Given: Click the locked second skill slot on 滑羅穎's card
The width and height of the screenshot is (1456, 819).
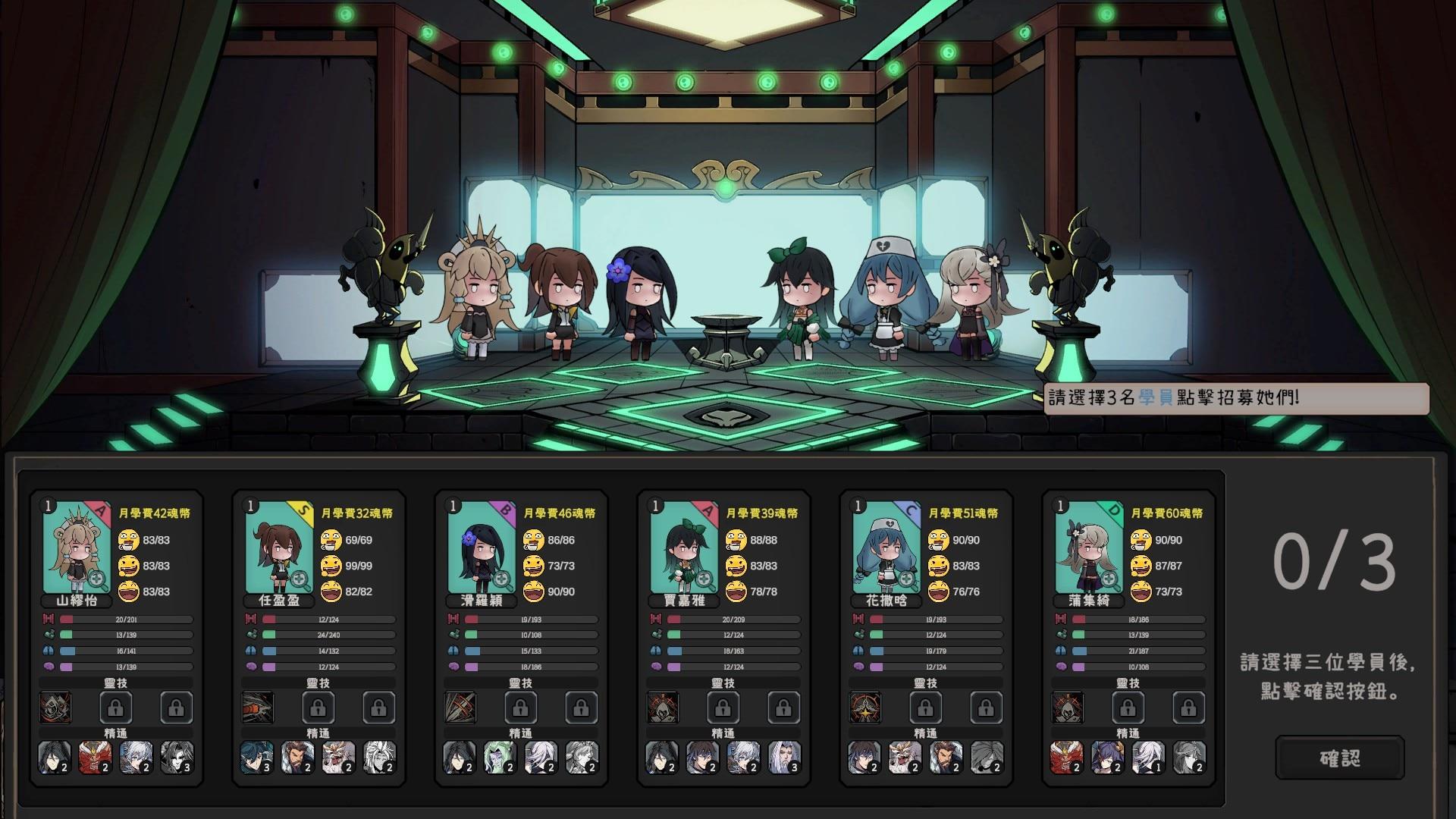Looking at the screenshot, I should point(521,707).
